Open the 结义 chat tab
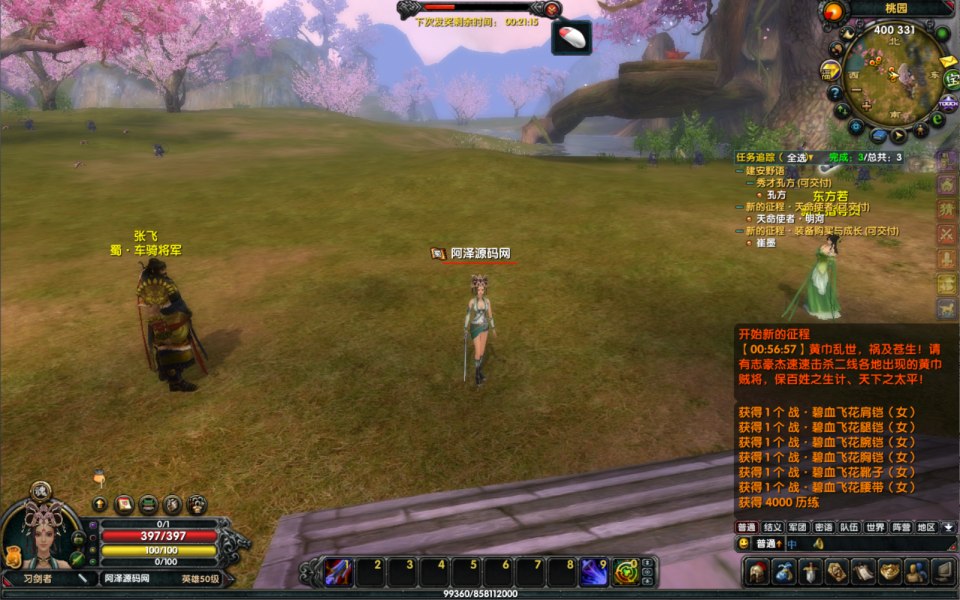 click(x=772, y=527)
